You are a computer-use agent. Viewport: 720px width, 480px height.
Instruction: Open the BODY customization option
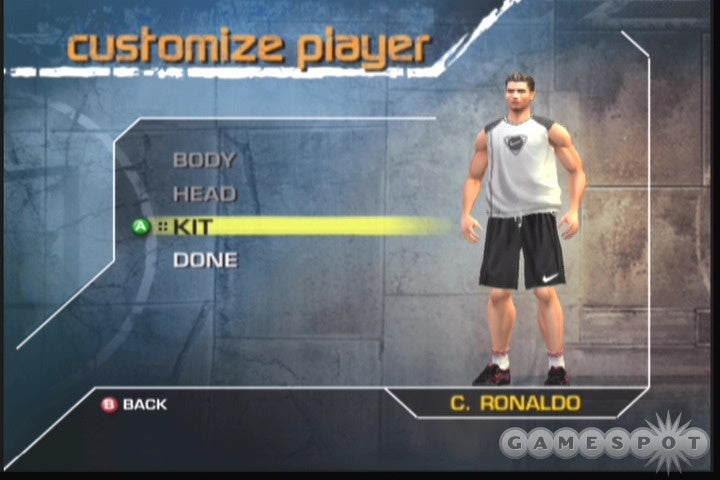(x=204, y=160)
